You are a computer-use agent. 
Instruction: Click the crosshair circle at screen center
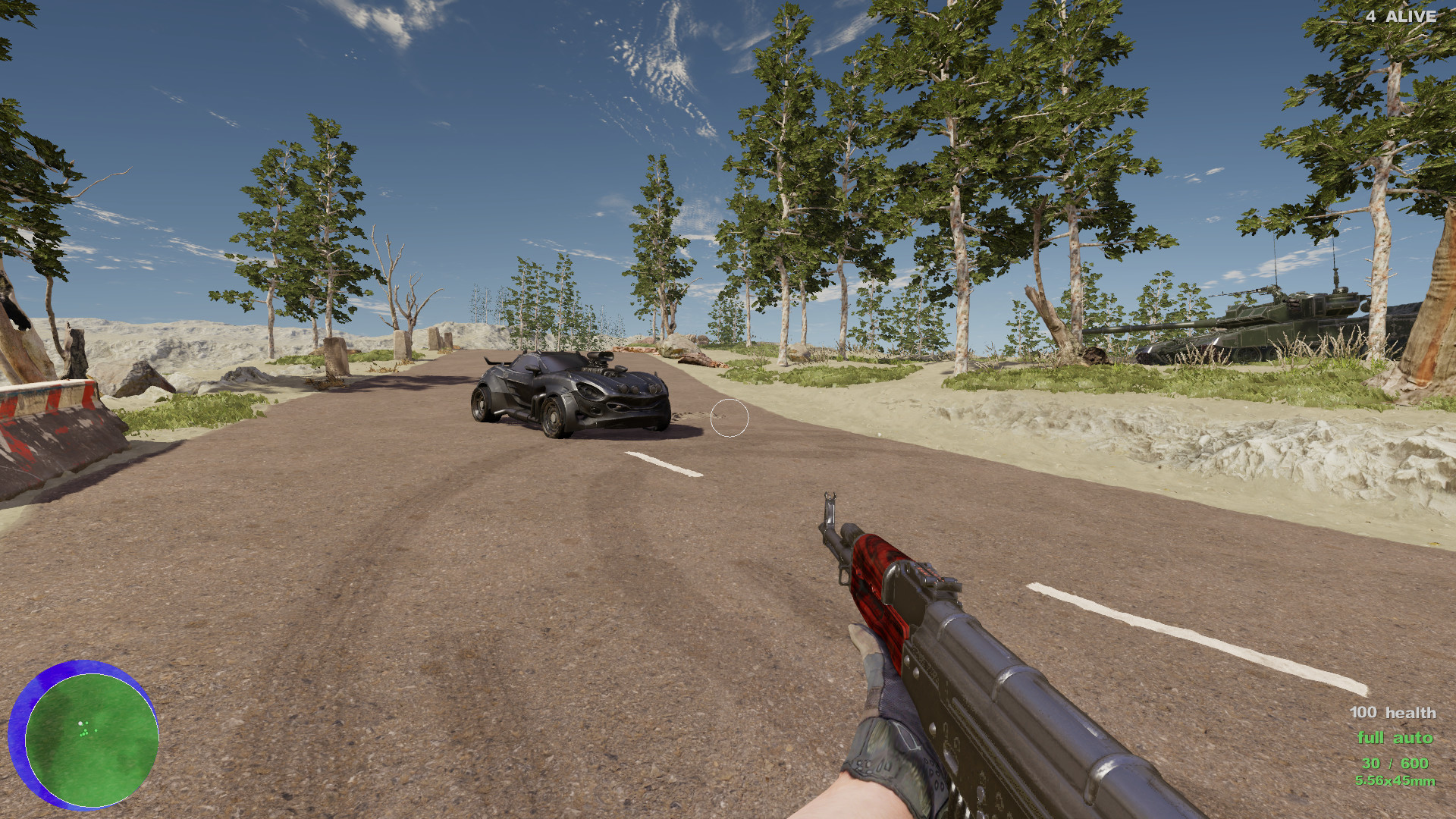pyautogui.click(x=730, y=418)
